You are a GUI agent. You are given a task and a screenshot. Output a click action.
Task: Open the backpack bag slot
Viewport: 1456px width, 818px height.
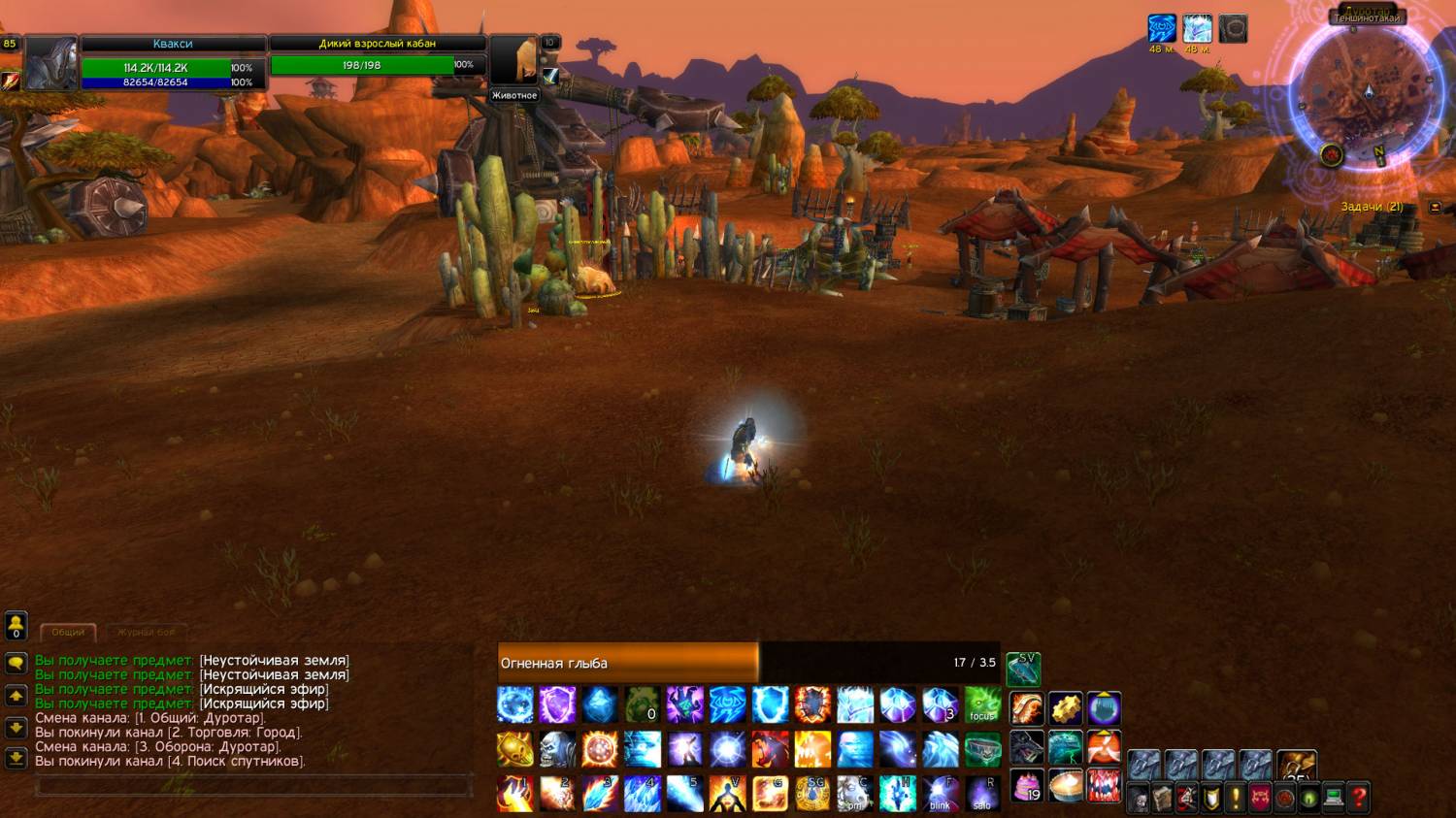(1296, 764)
